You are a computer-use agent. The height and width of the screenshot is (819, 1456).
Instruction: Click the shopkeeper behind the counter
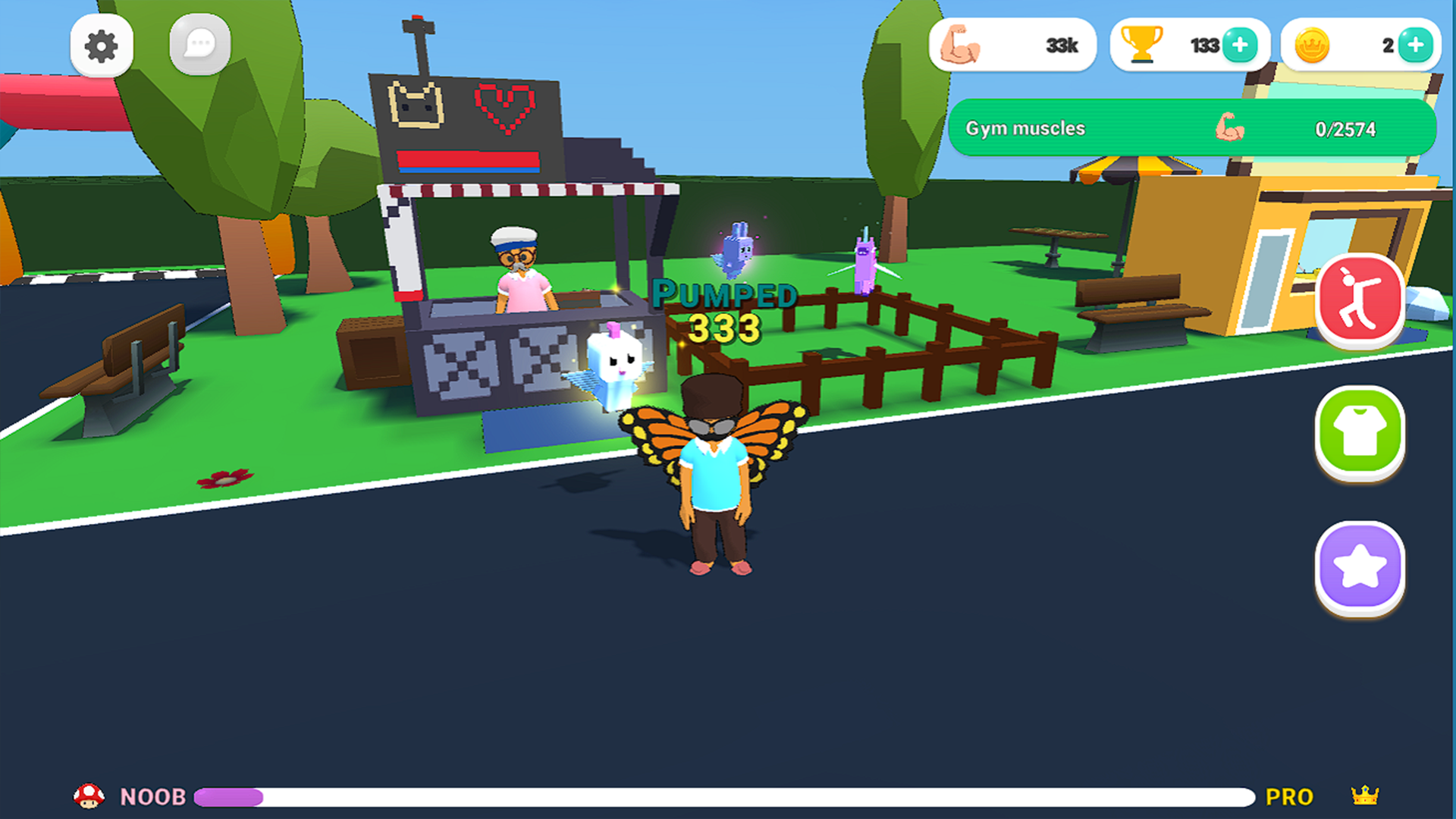tap(523, 273)
